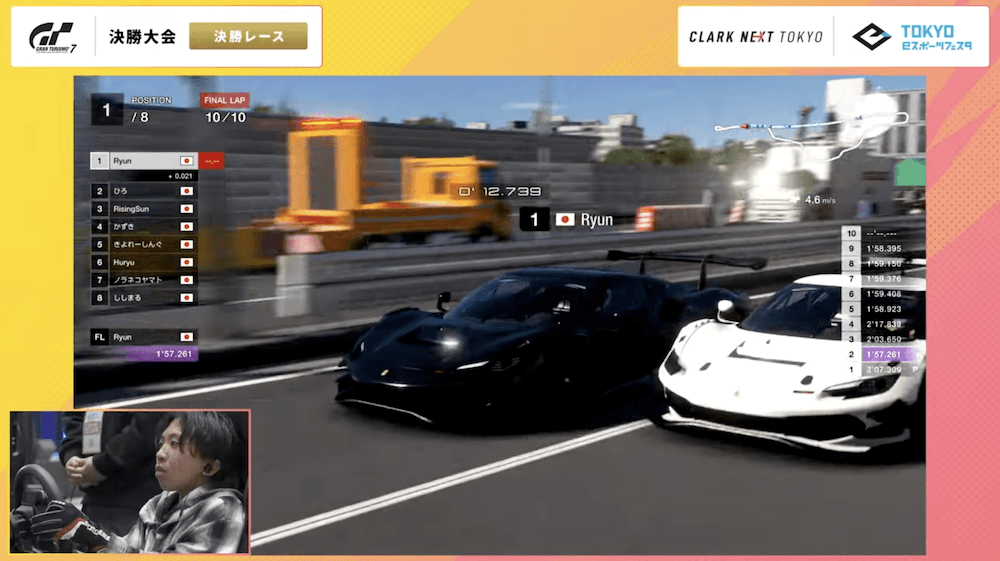Select the purple 1'57.261 lap 2 time entry
1000x561 pixels.
tap(882, 354)
